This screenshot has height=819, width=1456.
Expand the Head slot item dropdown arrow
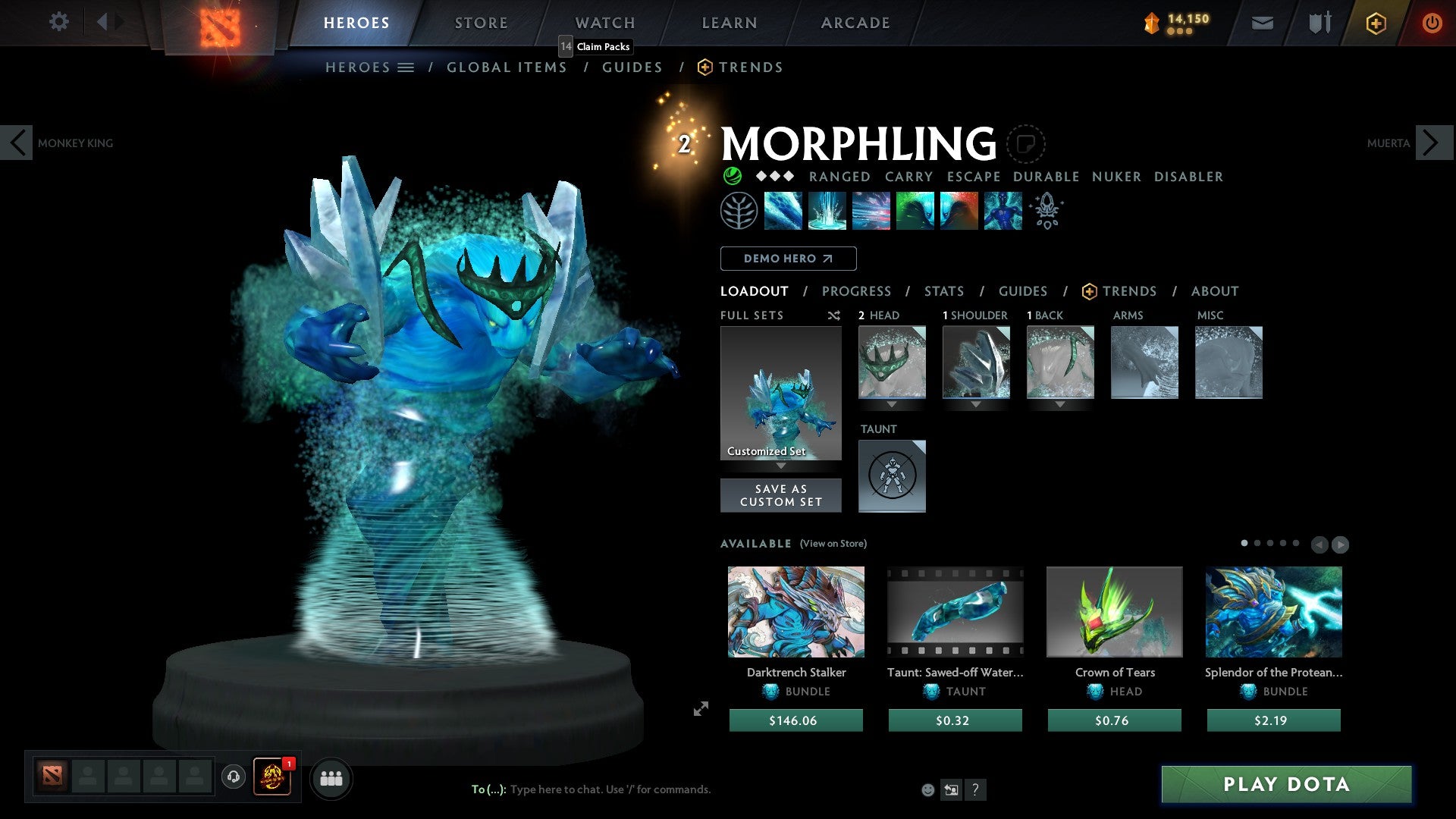(892, 404)
